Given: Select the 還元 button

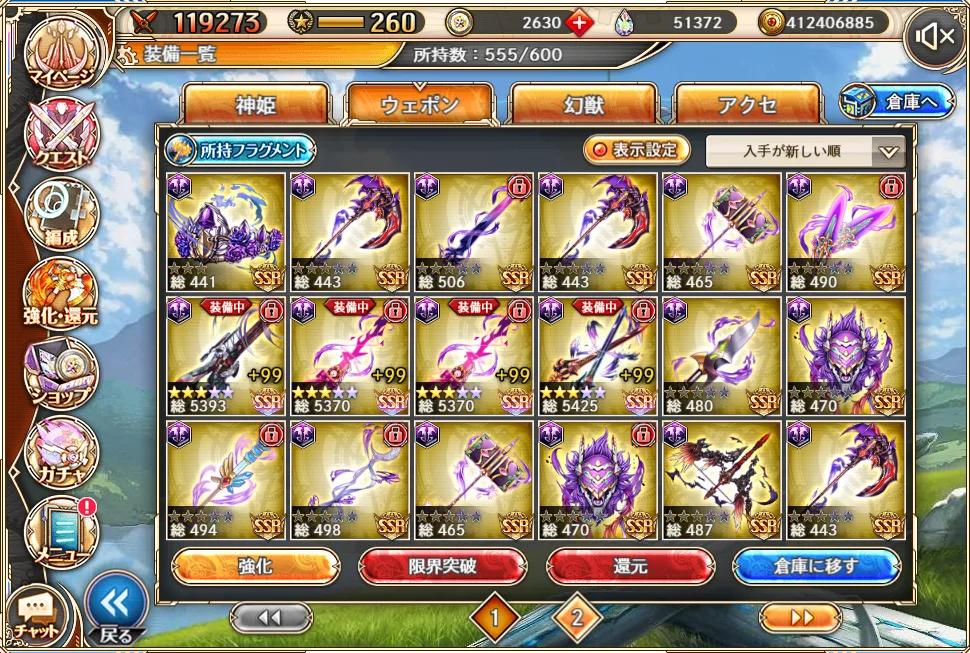Looking at the screenshot, I should coord(630,566).
